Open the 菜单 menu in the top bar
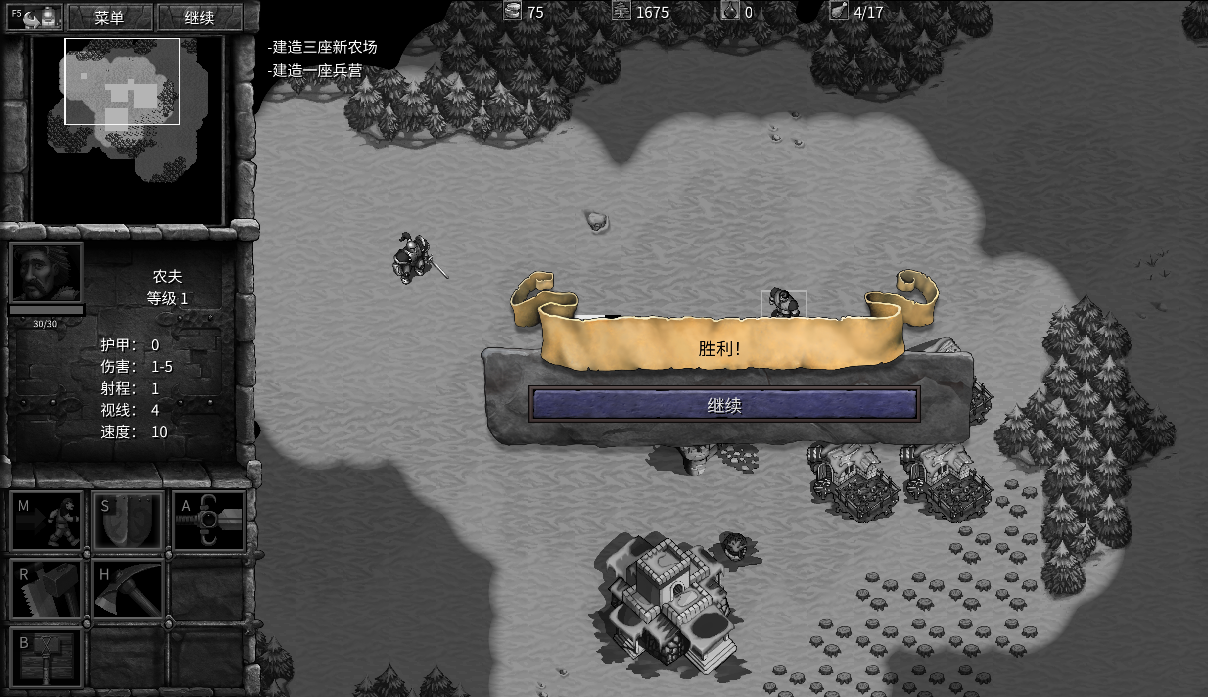 [109, 18]
